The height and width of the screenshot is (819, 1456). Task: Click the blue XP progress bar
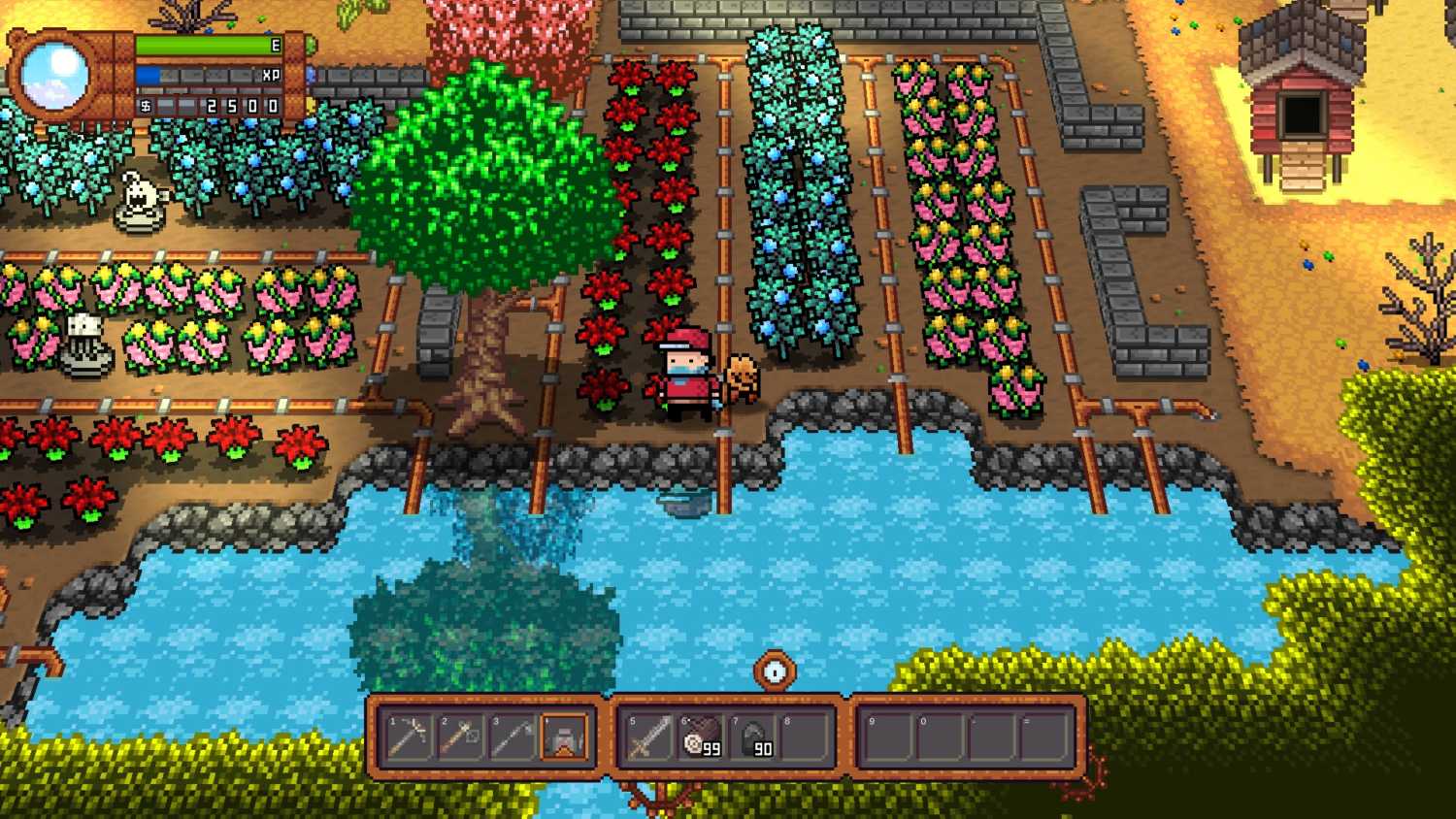pos(209,73)
